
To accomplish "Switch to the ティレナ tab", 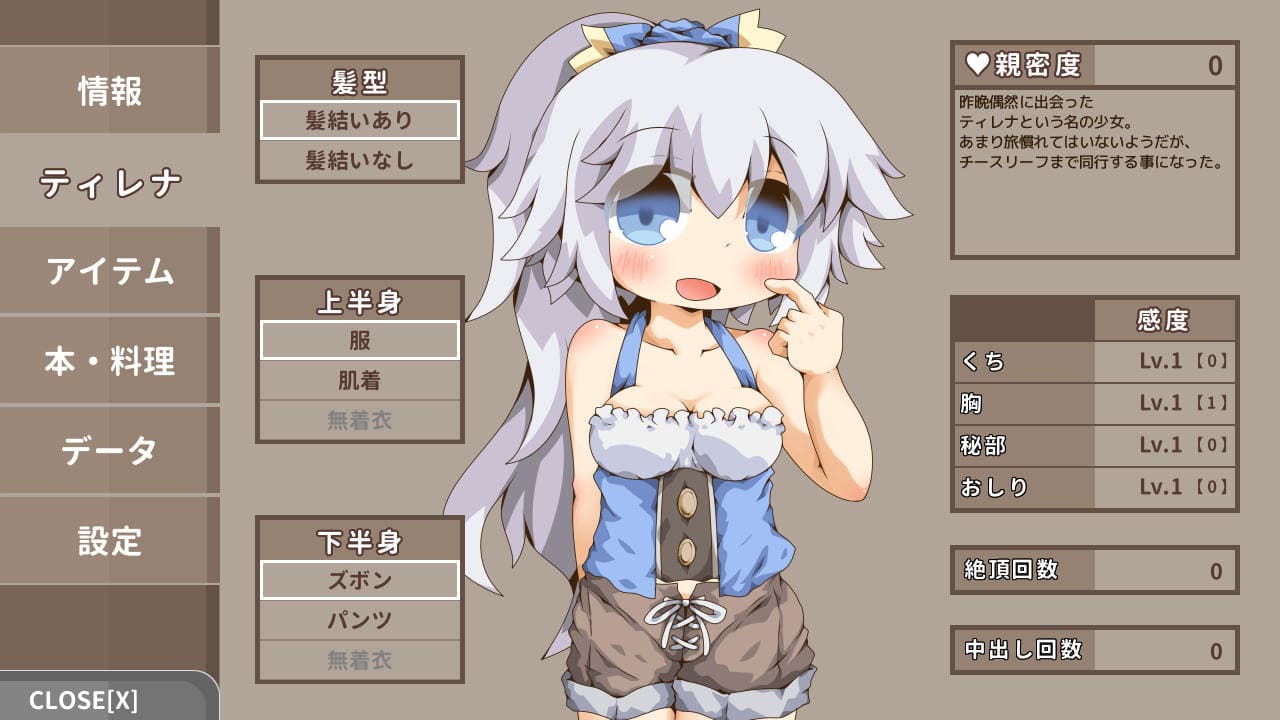I will click(110, 181).
